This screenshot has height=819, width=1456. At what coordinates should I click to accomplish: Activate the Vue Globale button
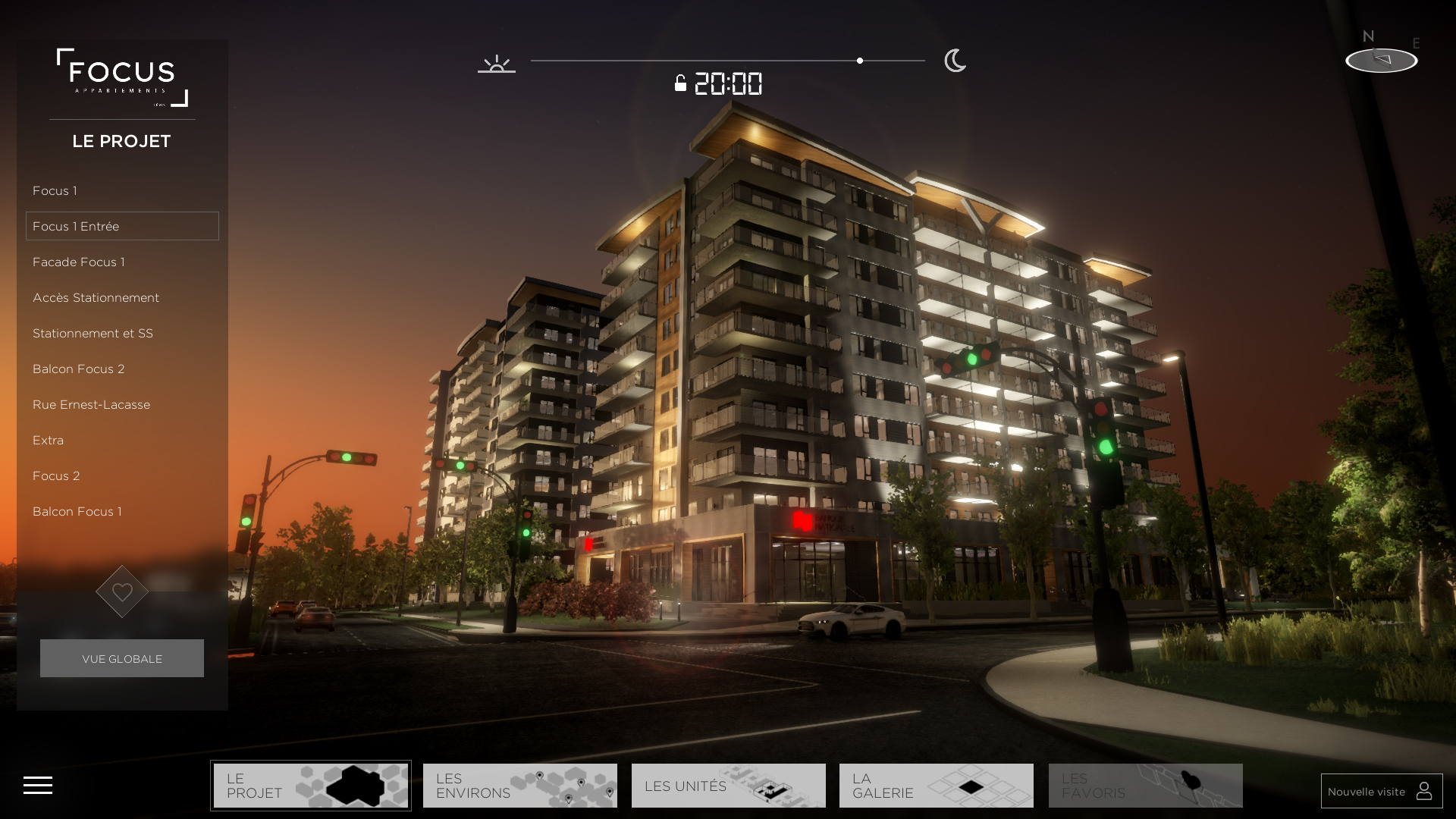[122, 658]
